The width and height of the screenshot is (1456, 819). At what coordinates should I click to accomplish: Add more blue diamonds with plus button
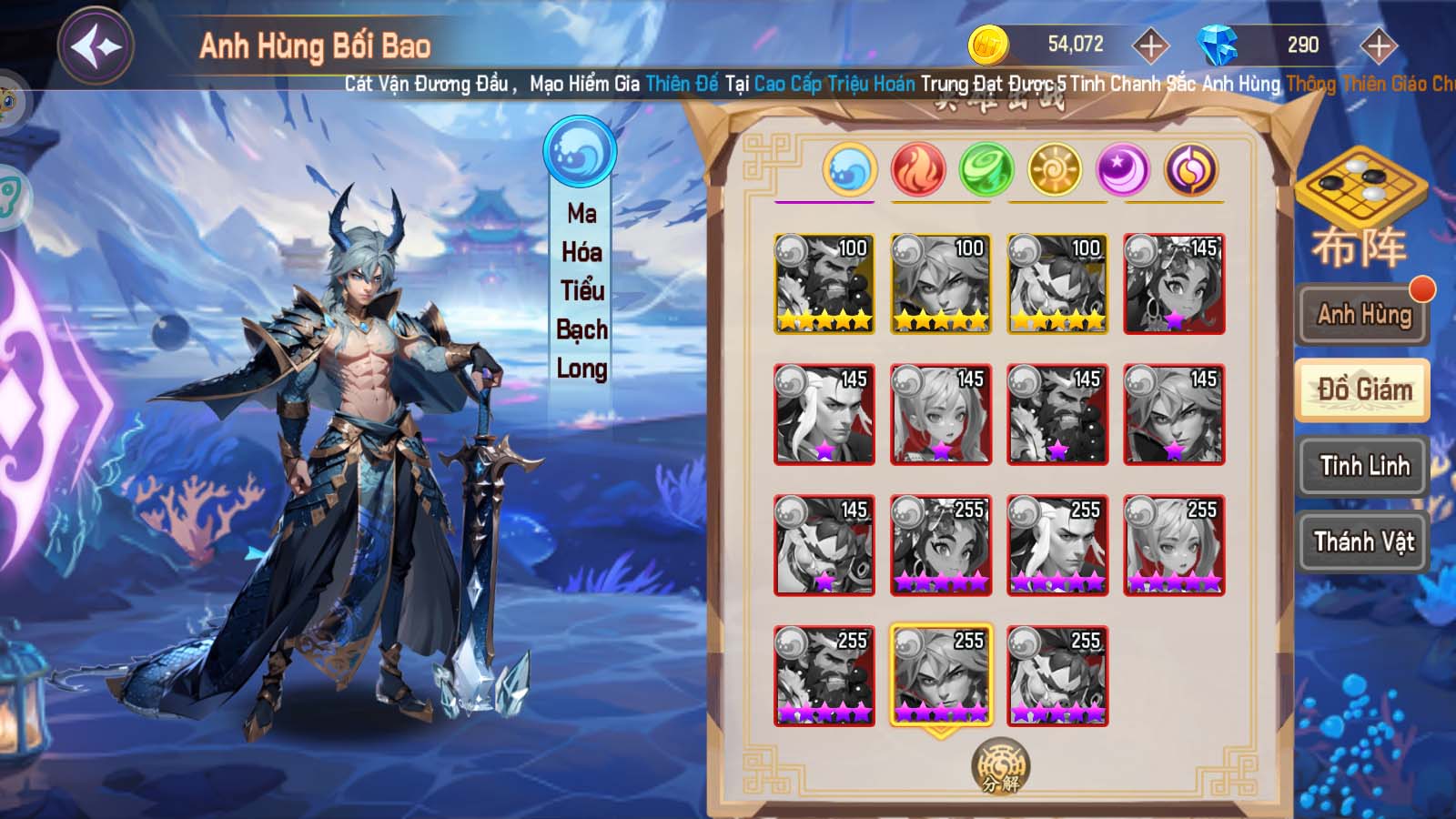1378,45
